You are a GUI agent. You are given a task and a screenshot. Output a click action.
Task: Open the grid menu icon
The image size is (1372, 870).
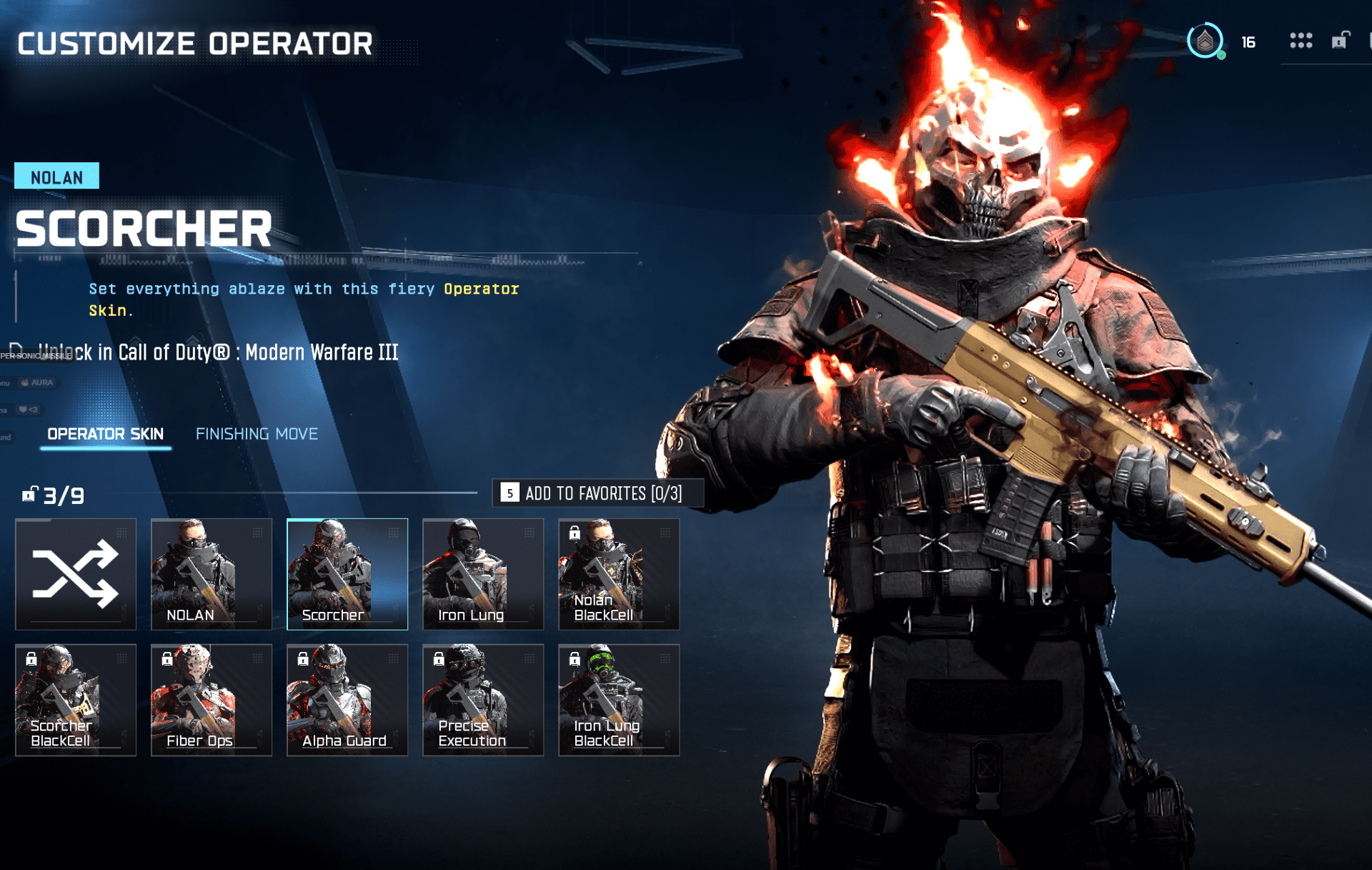[1301, 41]
